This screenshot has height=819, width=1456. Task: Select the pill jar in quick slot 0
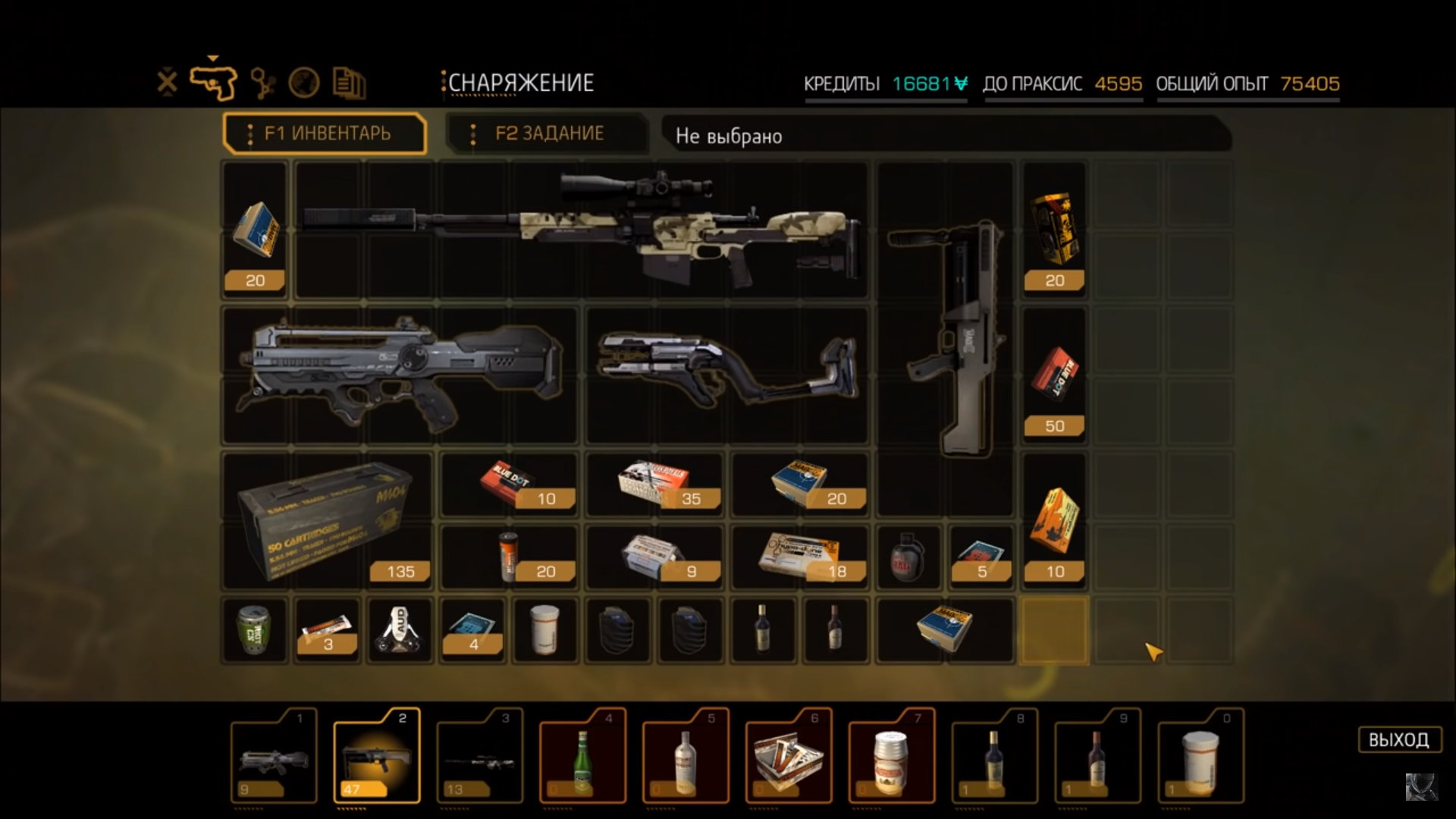(1200, 755)
